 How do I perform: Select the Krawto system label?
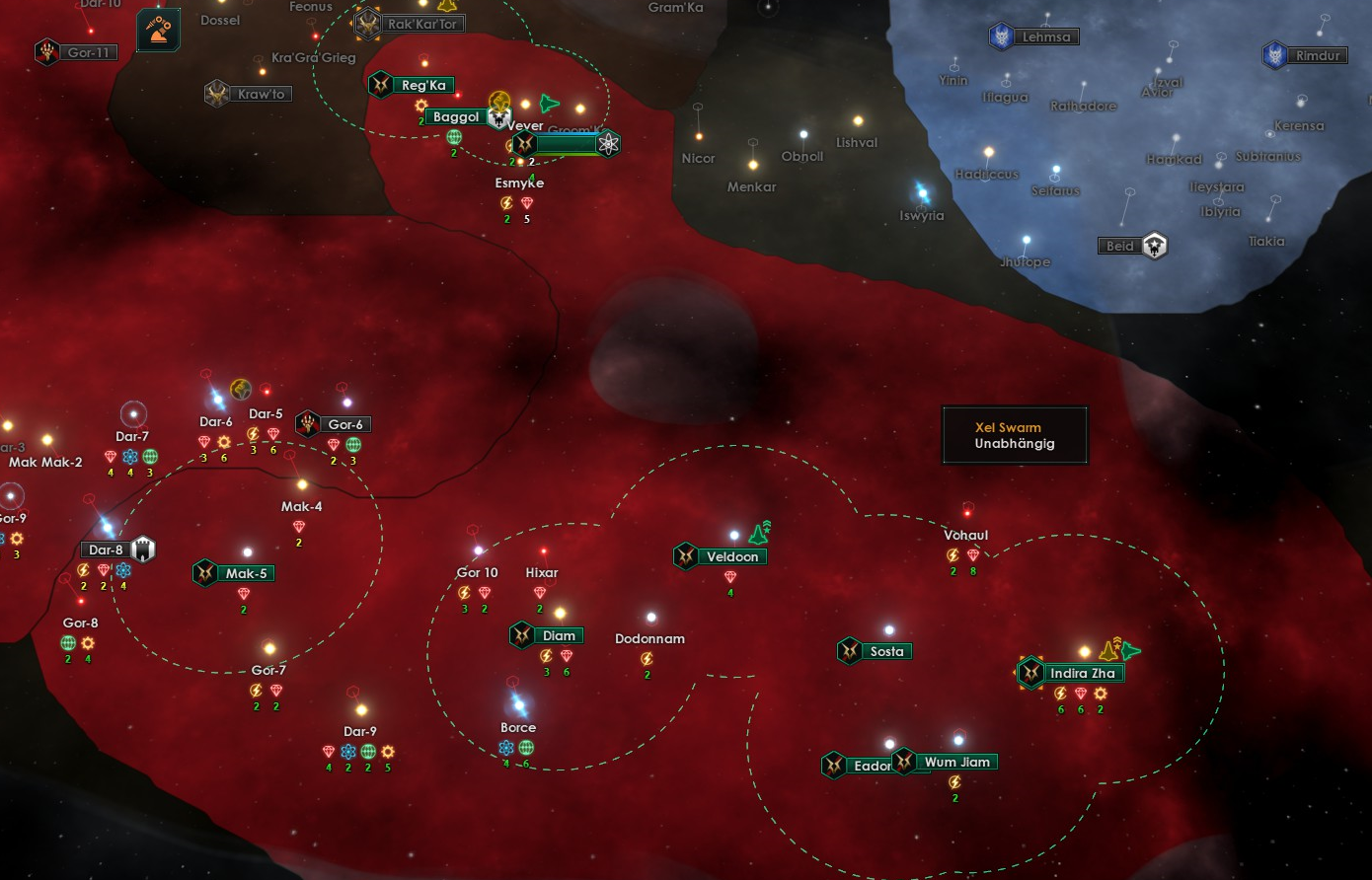pyautogui.click(x=261, y=95)
